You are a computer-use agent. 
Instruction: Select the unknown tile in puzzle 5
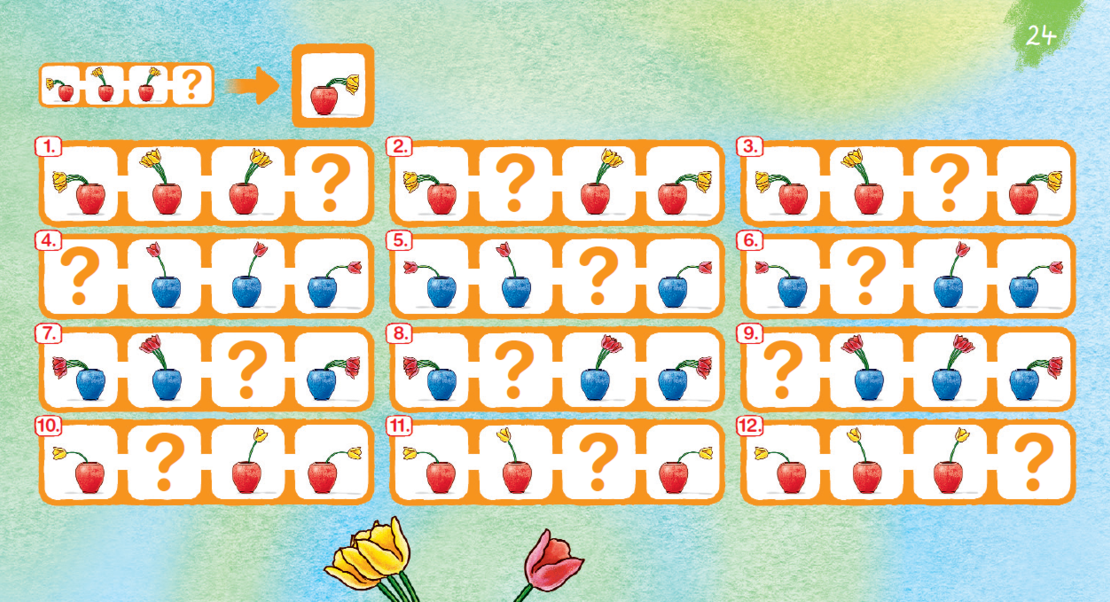coord(600,276)
